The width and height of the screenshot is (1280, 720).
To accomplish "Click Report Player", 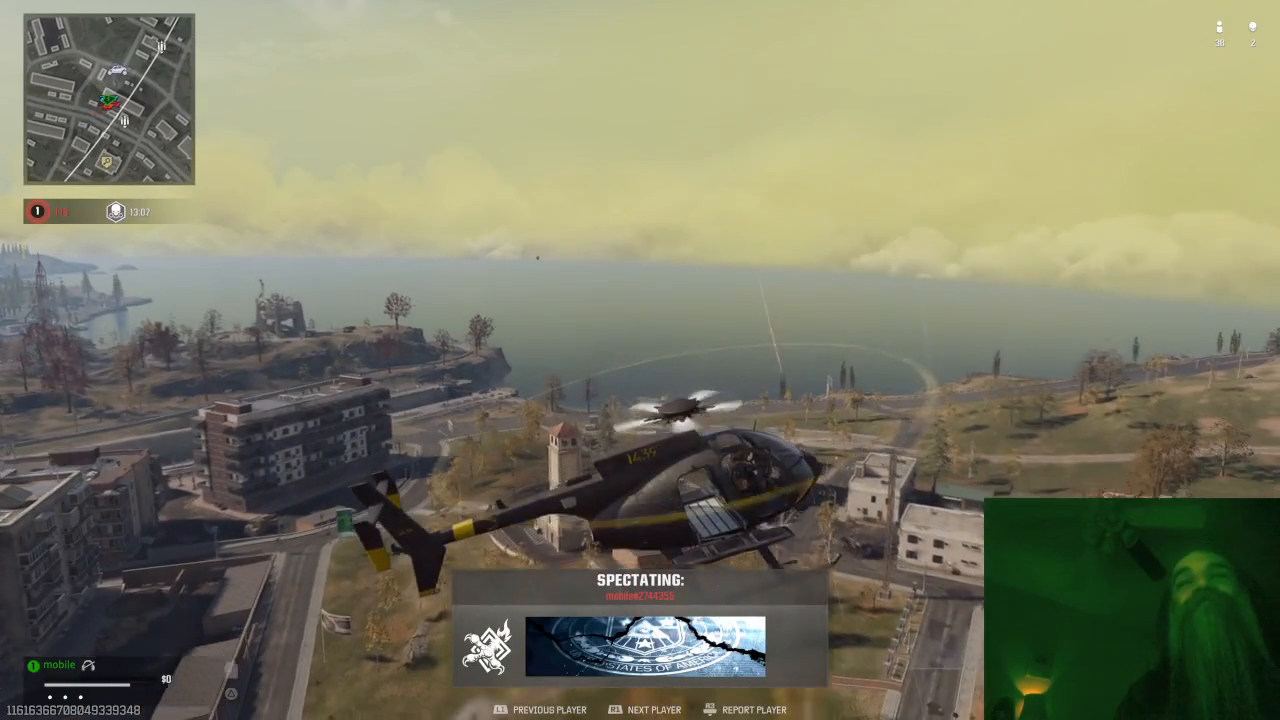I will (755, 710).
